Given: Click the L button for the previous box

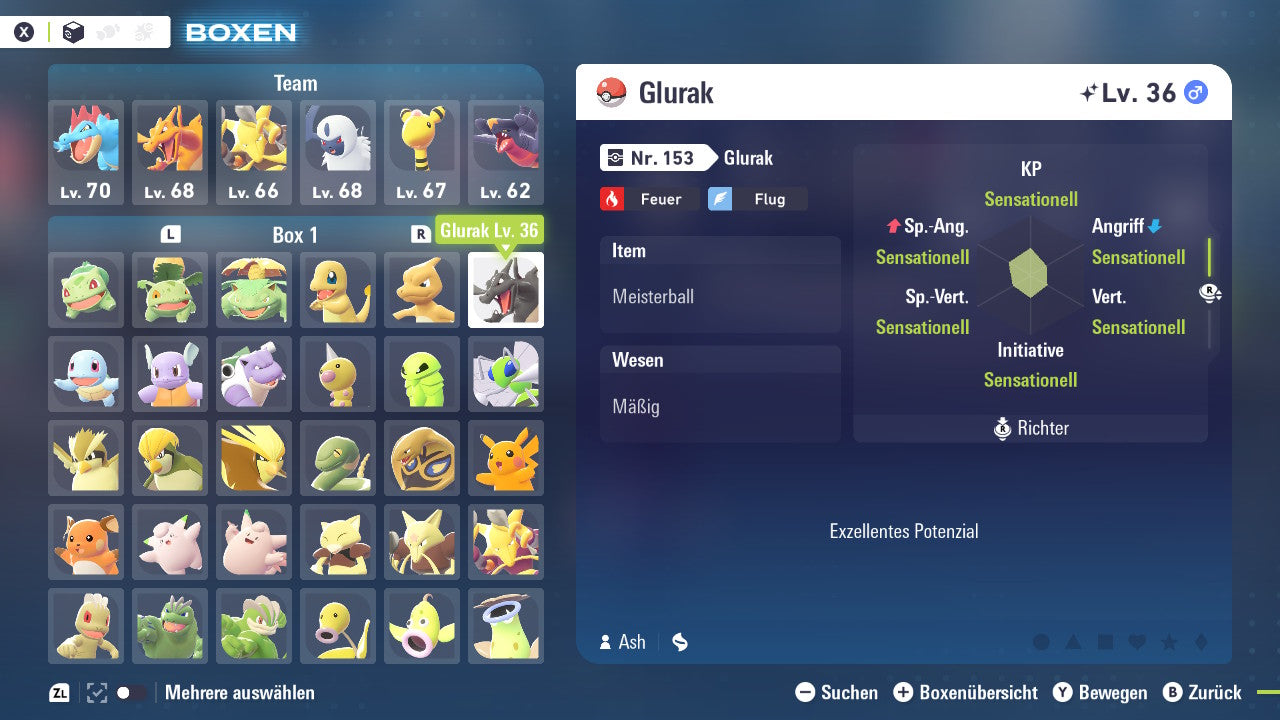Looking at the screenshot, I should pos(170,234).
